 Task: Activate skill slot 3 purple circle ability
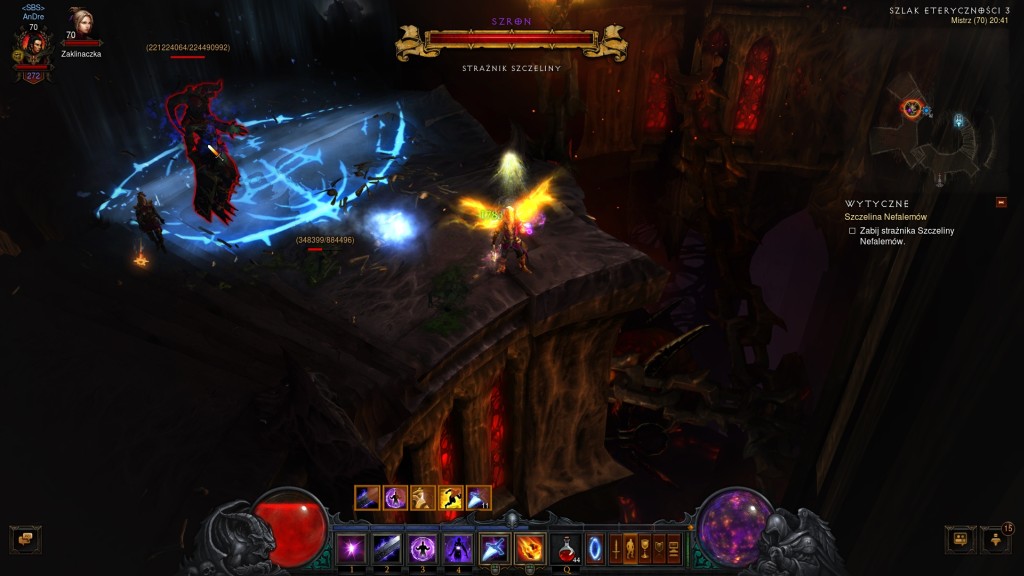[x=422, y=548]
